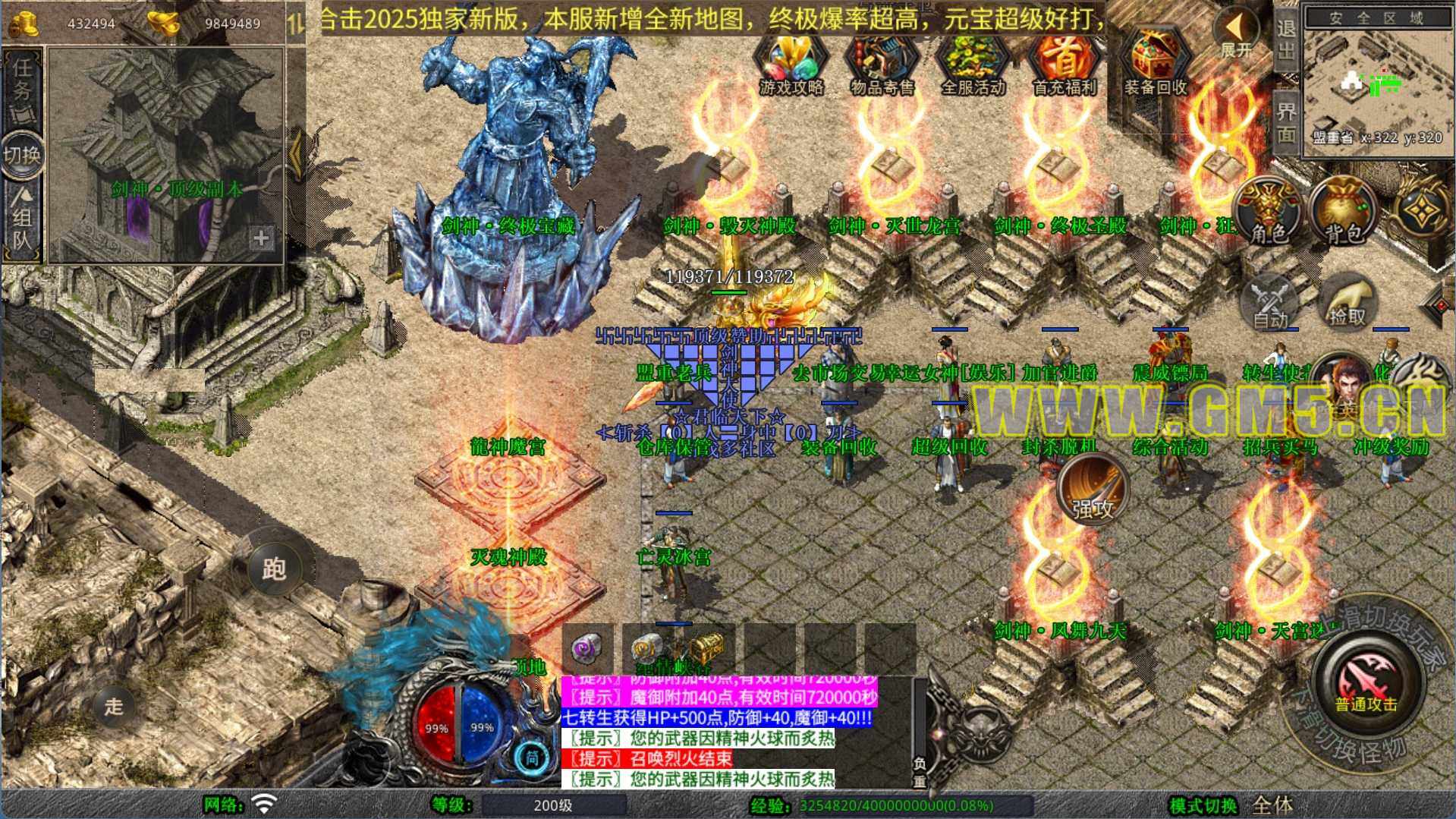The width and height of the screenshot is (1456, 819).
Task: Select the 跑 run movement mode
Action: tap(274, 568)
